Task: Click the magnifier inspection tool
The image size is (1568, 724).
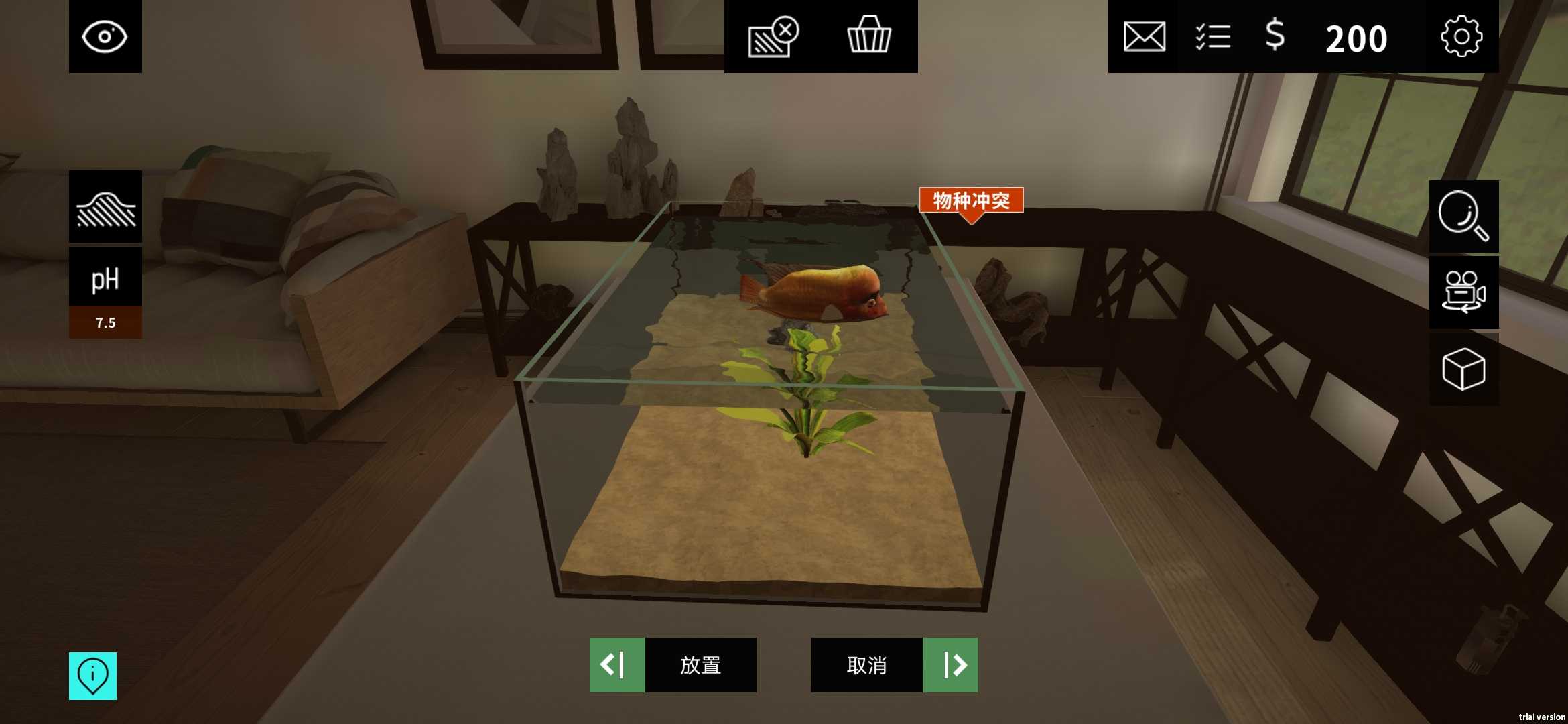Action: 1463,217
